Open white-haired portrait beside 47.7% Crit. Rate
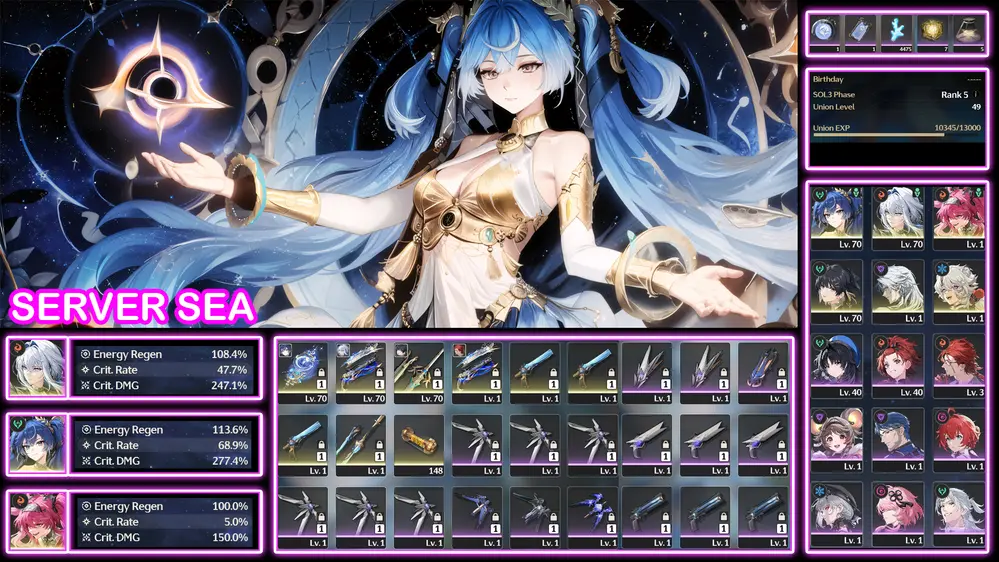 37,369
